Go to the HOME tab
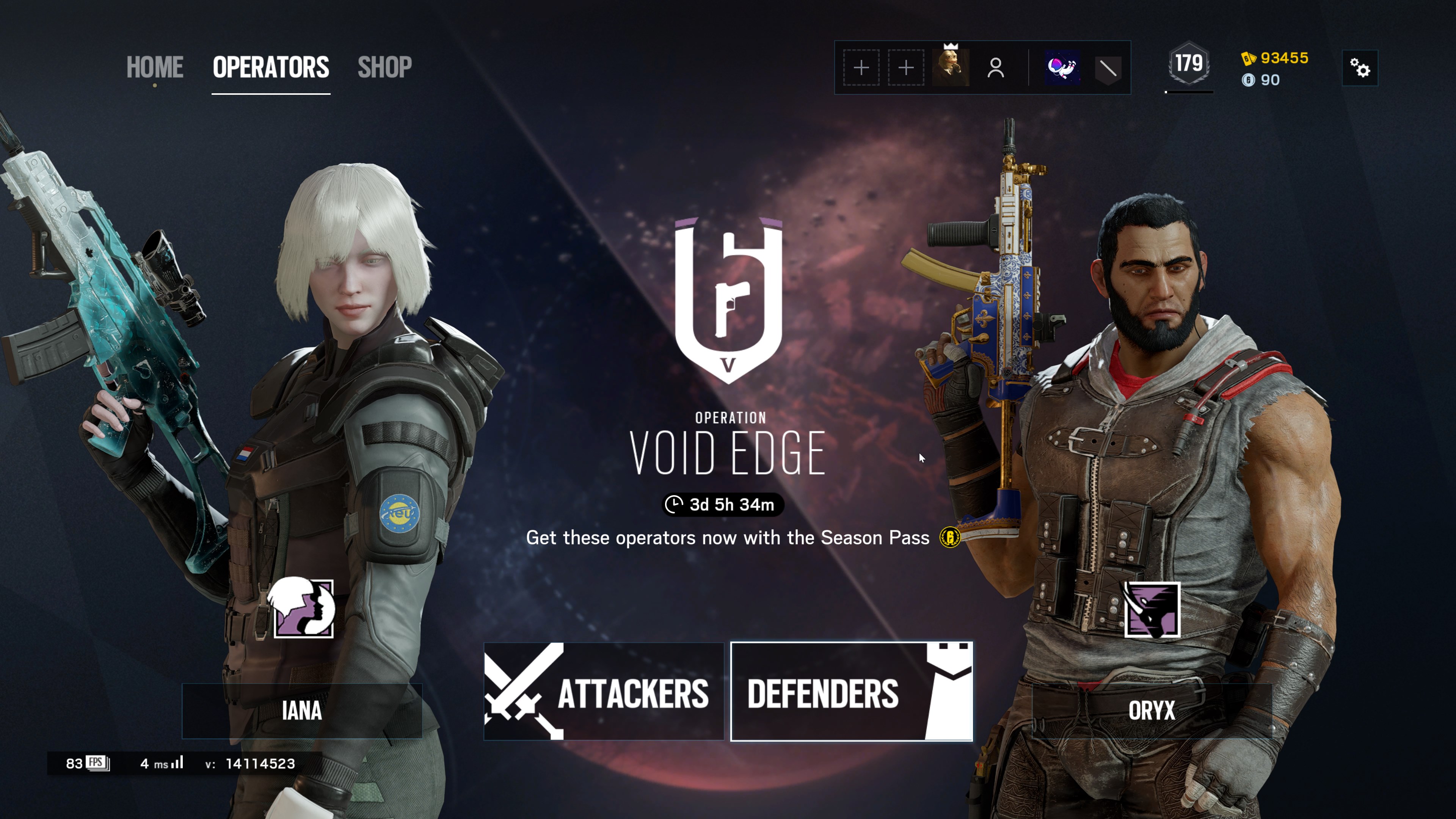 point(154,67)
